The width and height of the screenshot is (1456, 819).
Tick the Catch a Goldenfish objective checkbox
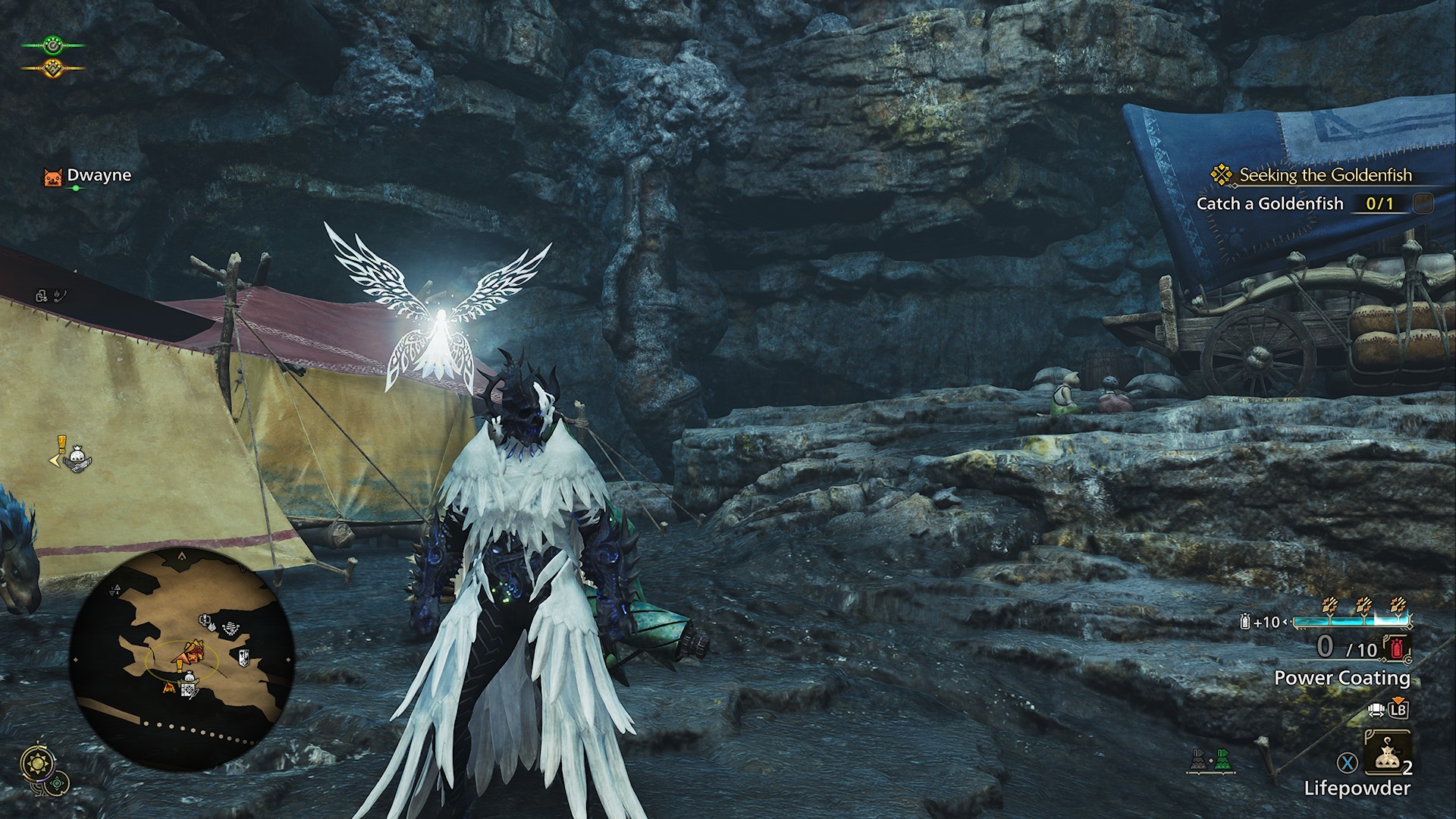[1423, 203]
